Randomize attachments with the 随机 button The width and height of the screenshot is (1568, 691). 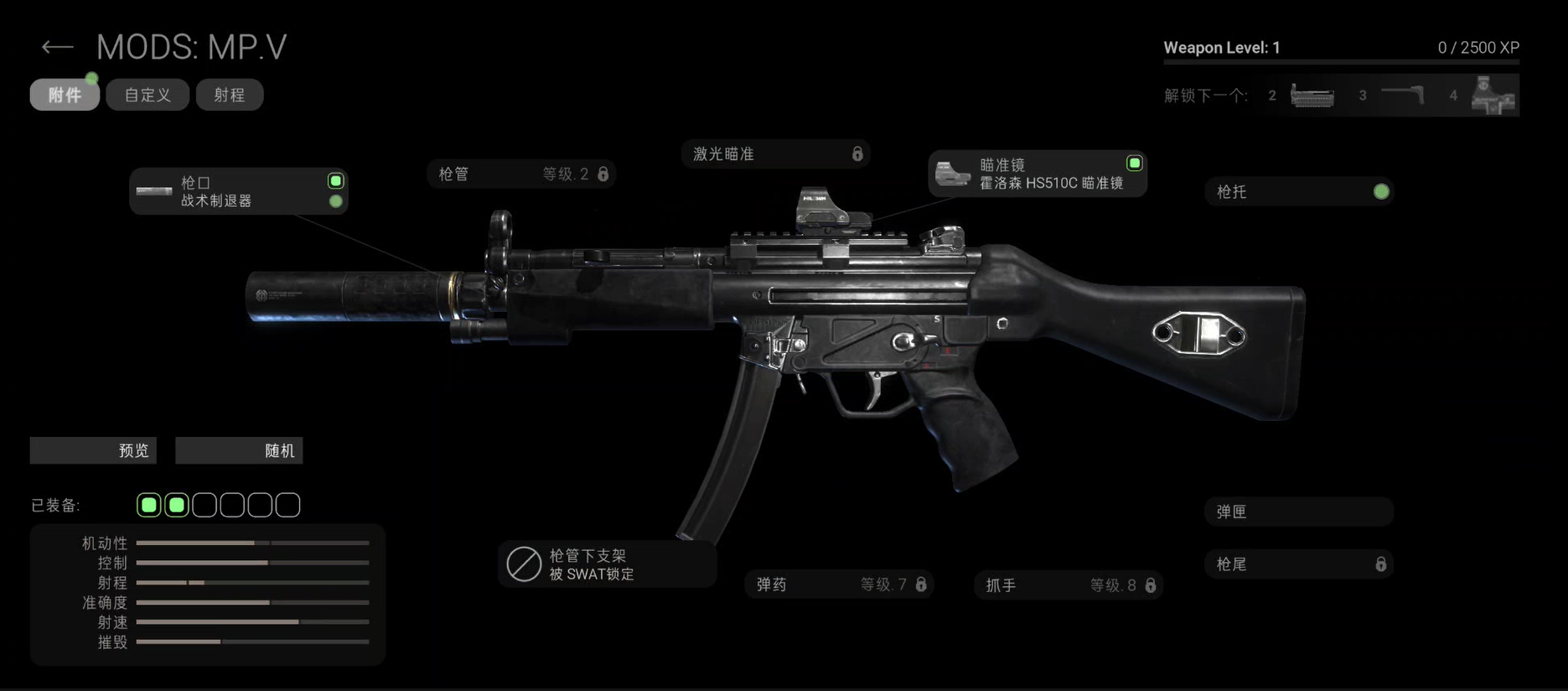coord(239,450)
